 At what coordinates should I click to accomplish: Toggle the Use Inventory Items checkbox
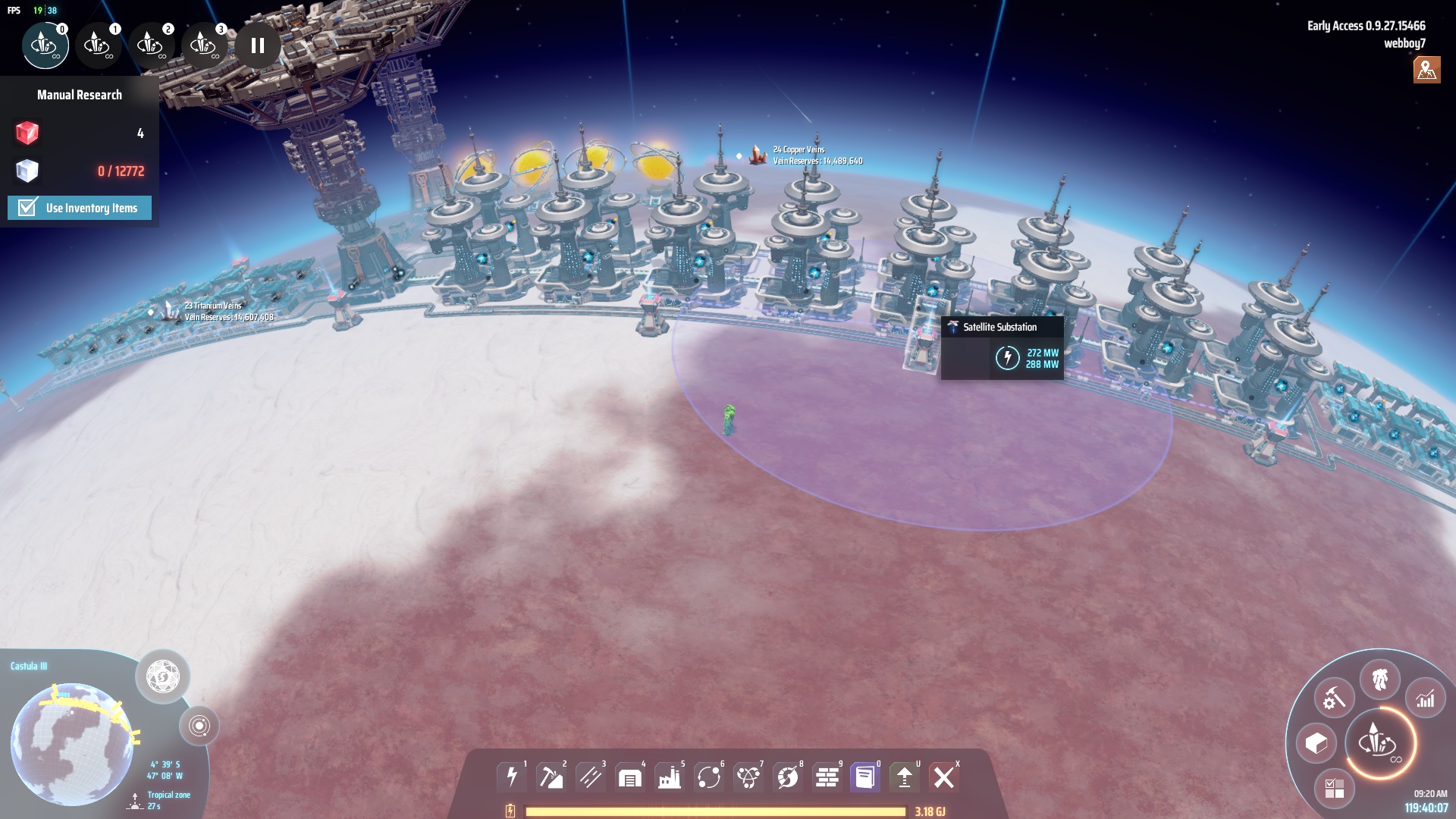(x=28, y=208)
